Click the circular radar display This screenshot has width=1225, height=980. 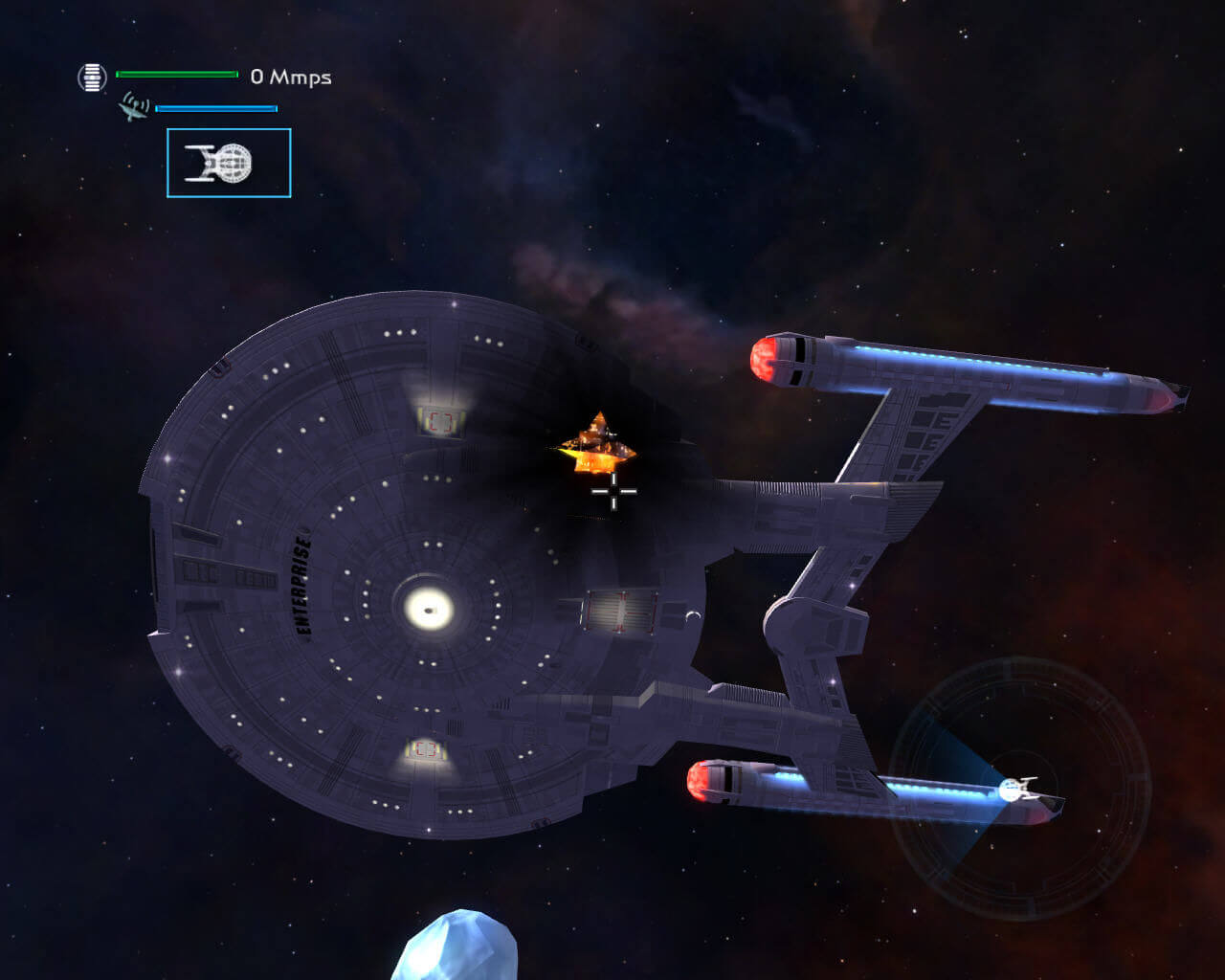1019,789
